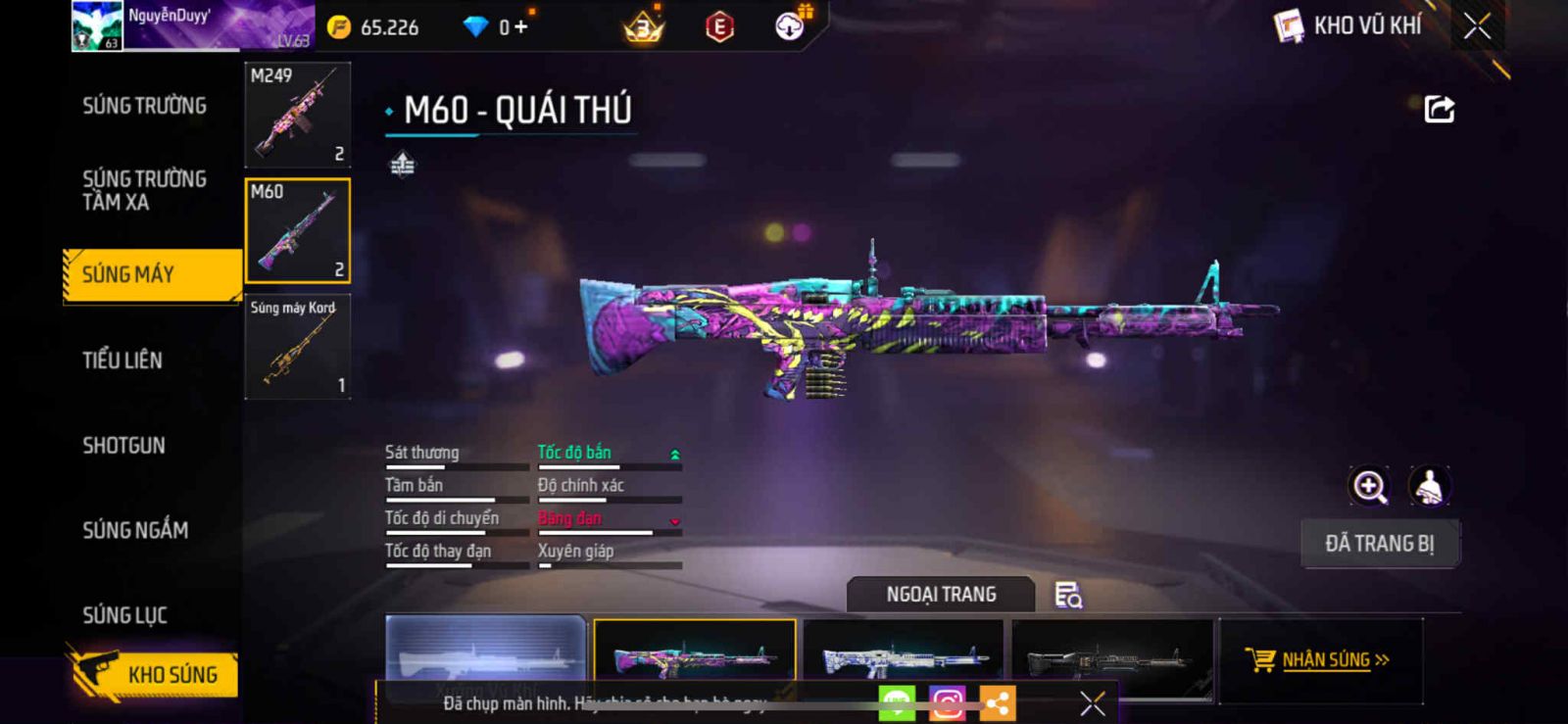Select the Tiểu Liên weapon category
The width and height of the screenshot is (1568, 724).
(122, 361)
